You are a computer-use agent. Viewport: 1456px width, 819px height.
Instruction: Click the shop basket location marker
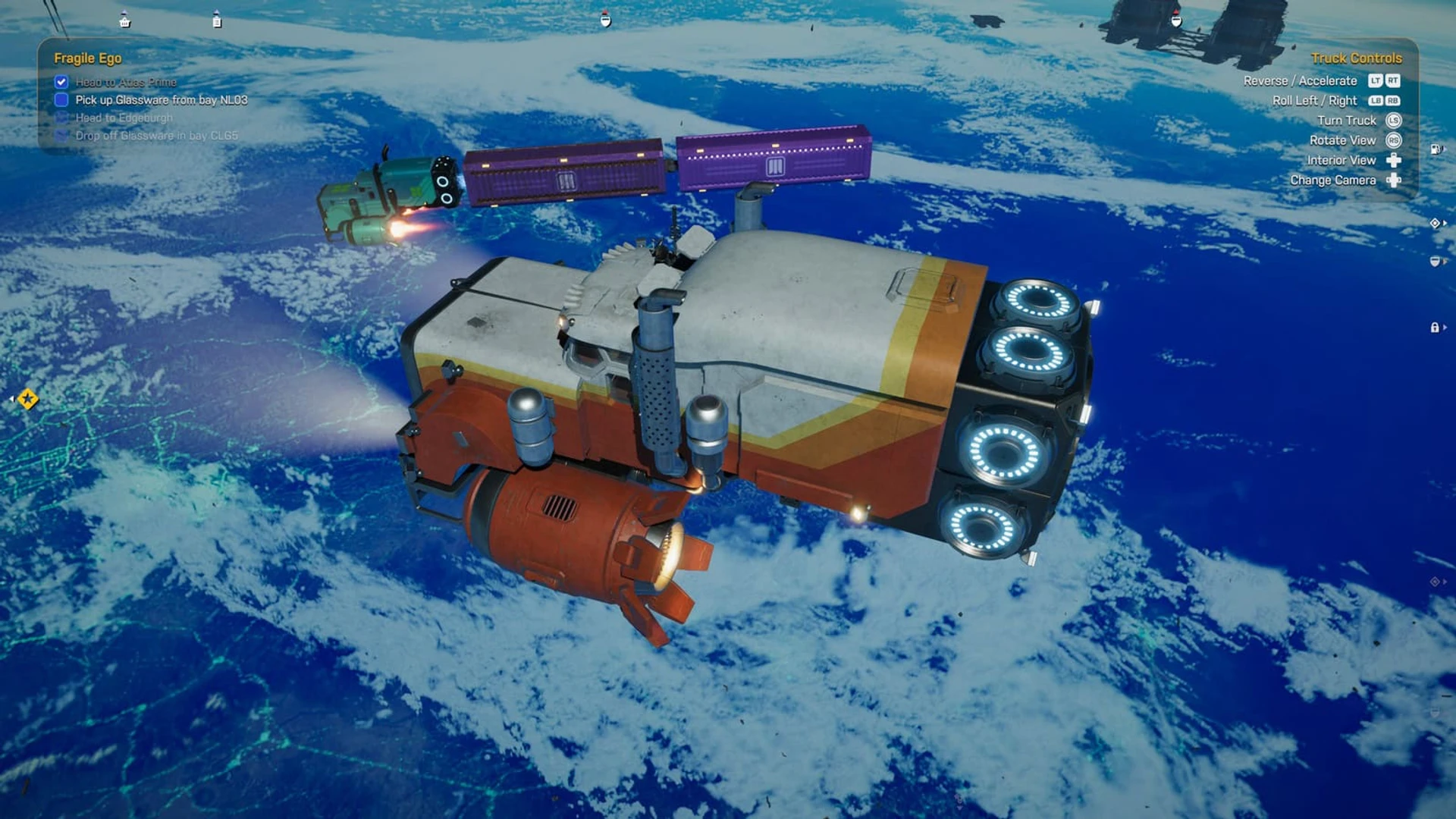[x=125, y=21]
